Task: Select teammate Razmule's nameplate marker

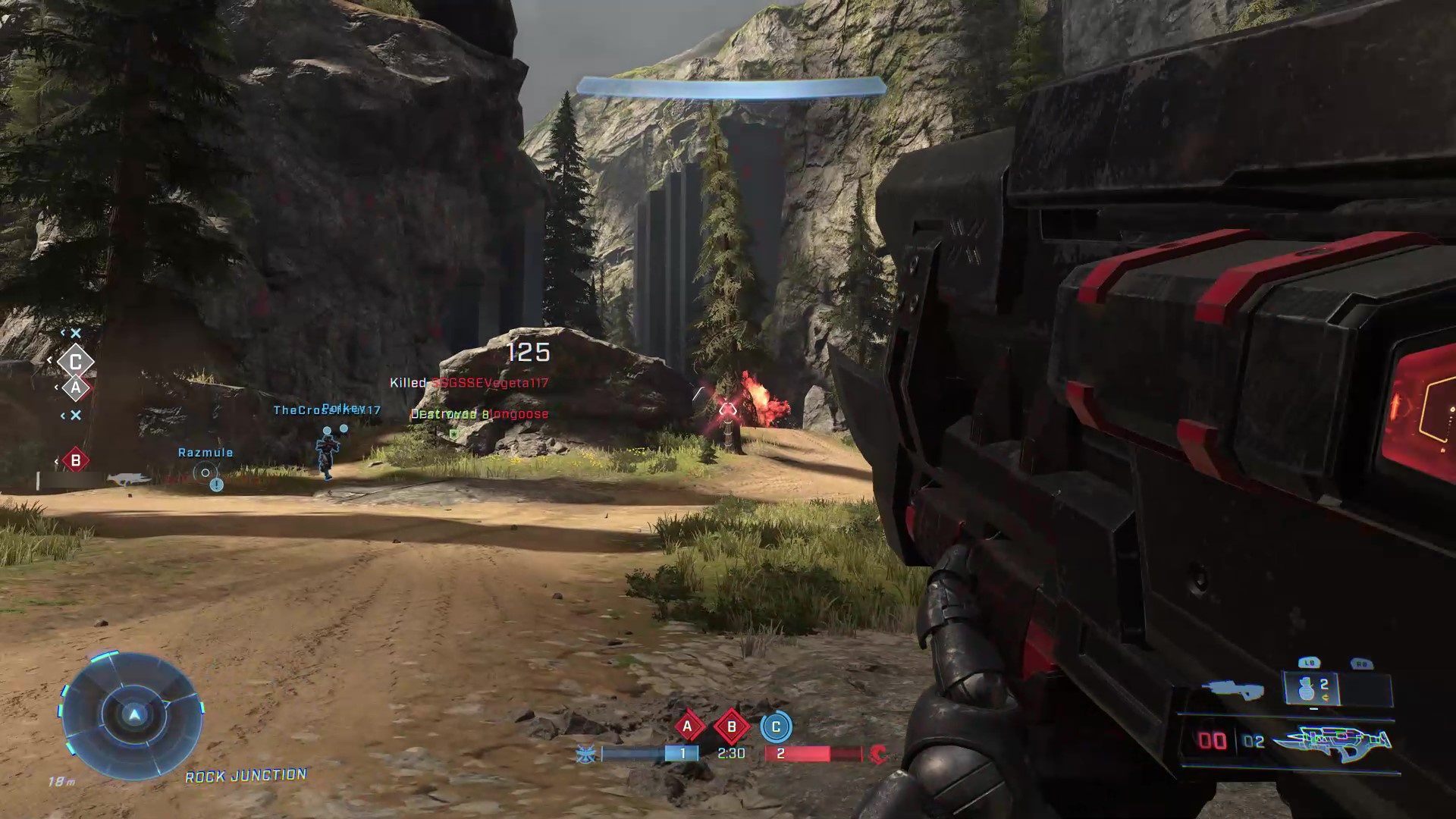Action: click(x=205, y=453)
